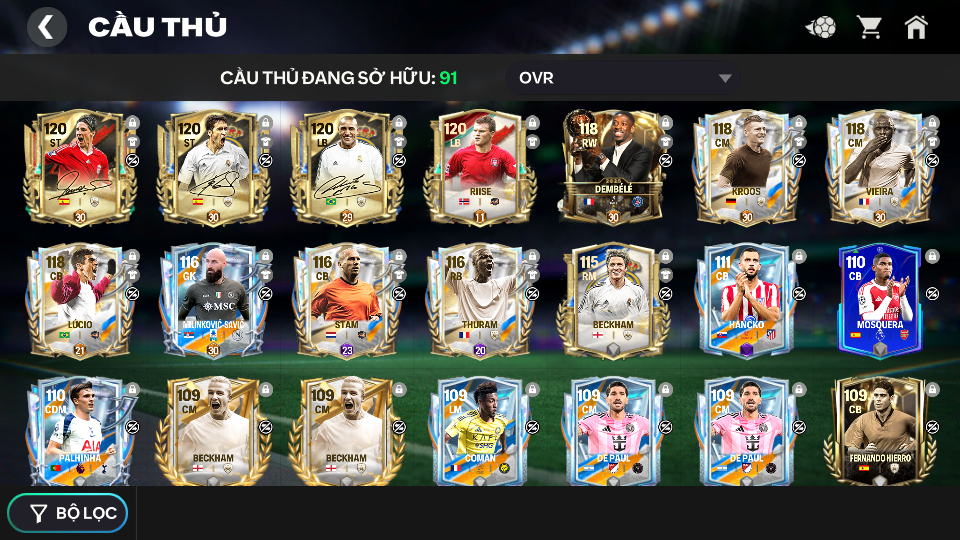
Task: Choose the Dembélé 118 RW card
Action: click(x=613, y=167)
